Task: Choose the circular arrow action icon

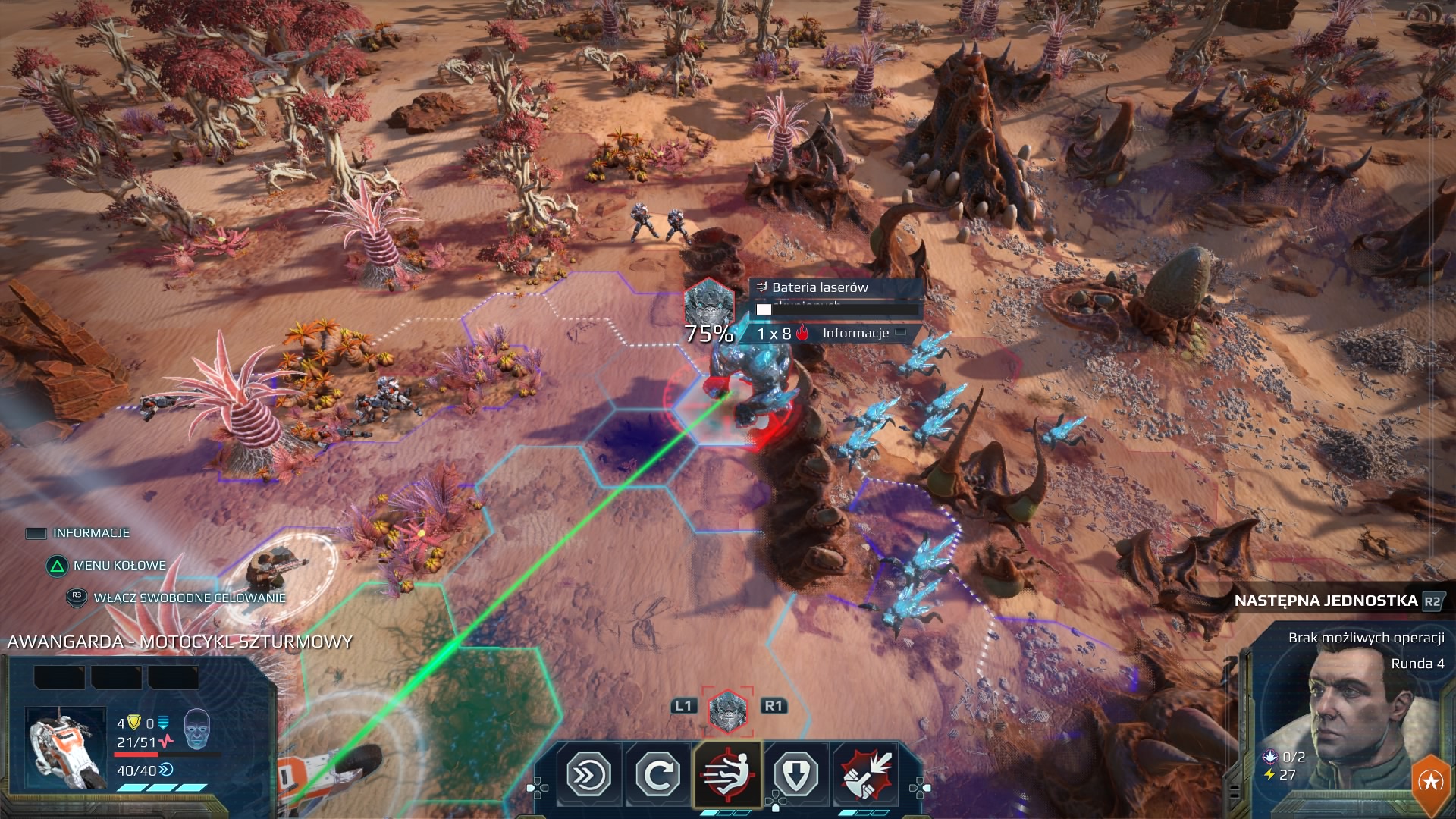Action: [657, 775]
